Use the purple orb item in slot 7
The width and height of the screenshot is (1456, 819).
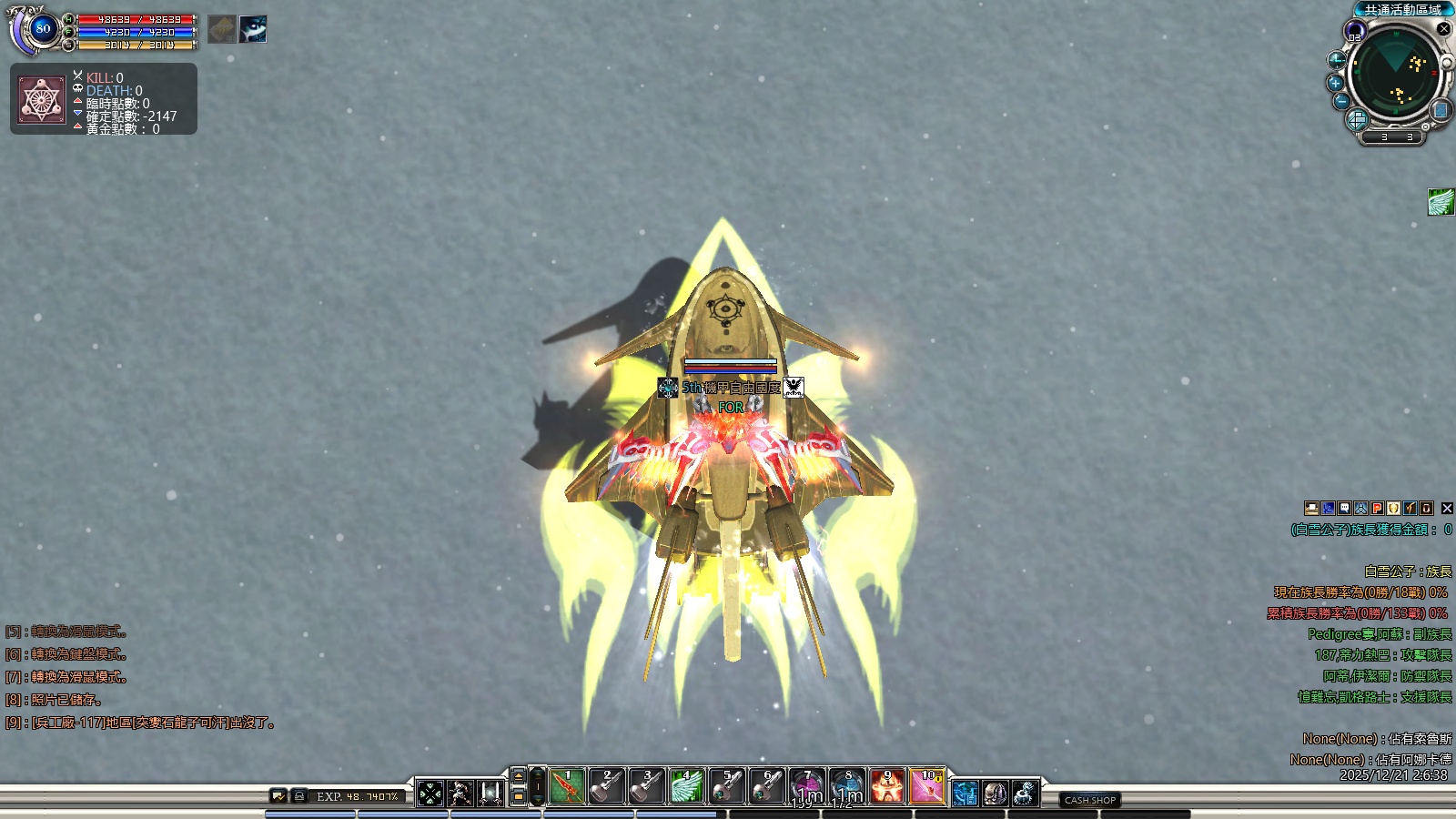coord(807,787)
